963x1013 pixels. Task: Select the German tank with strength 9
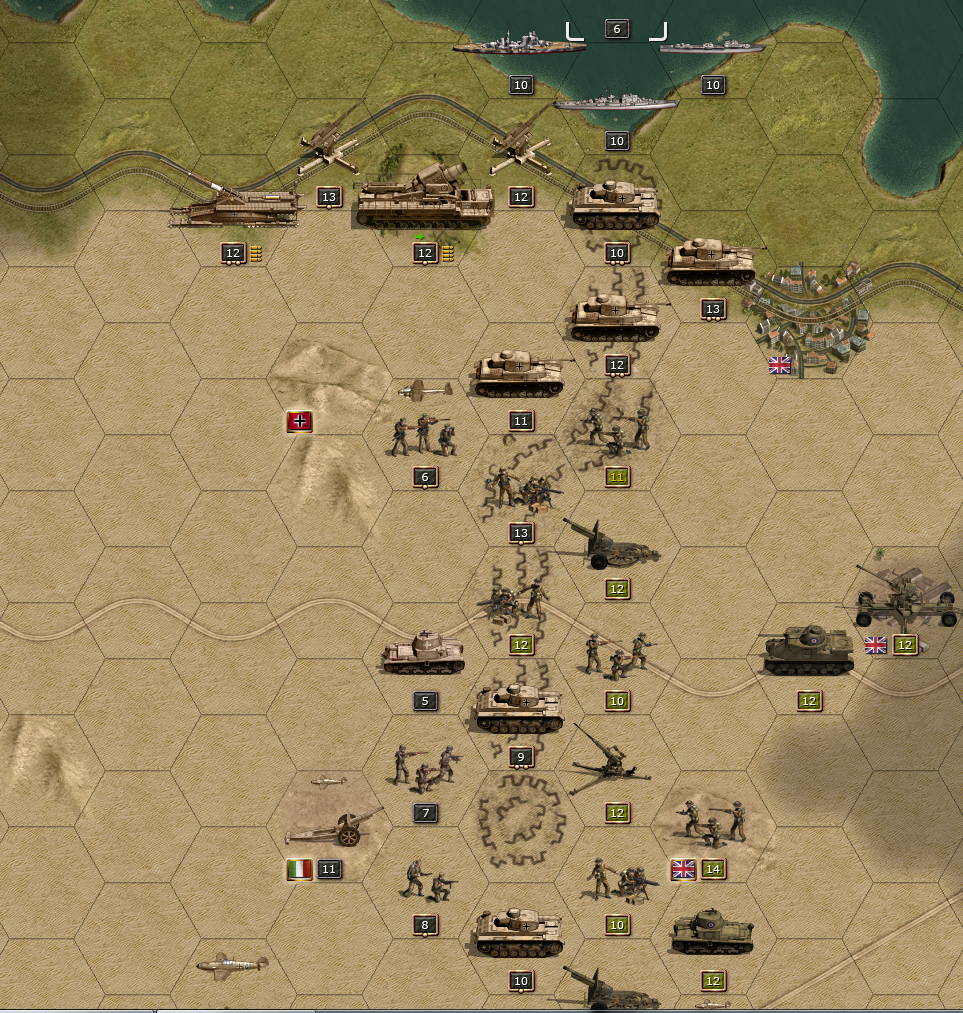520,709
